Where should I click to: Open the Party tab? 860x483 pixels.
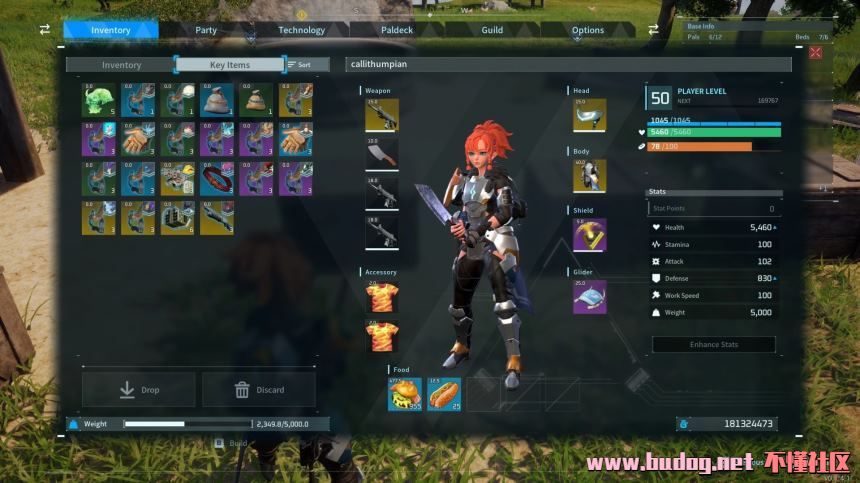coord(206,30)
